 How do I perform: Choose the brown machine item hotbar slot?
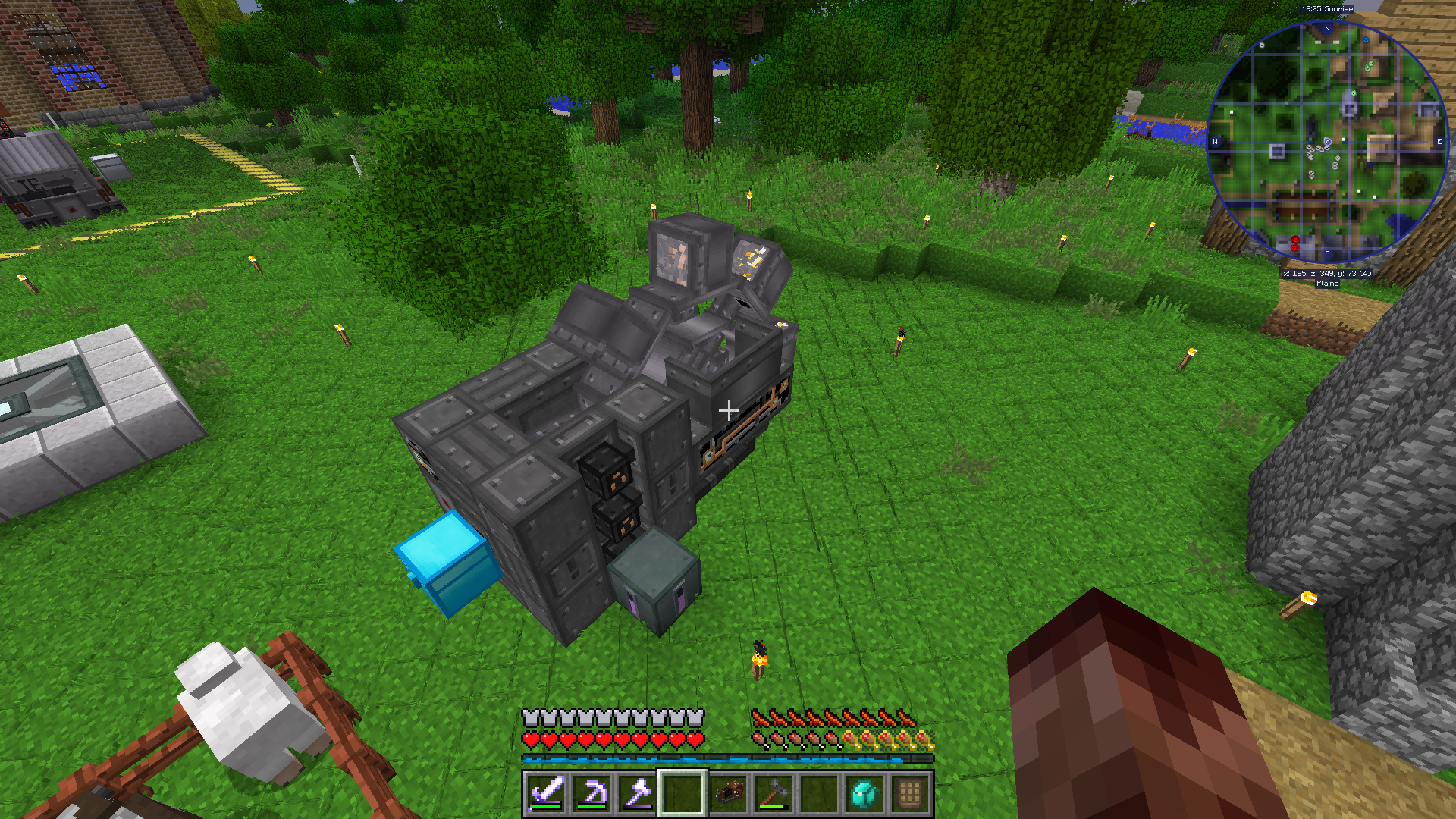(x=728, y=793)
